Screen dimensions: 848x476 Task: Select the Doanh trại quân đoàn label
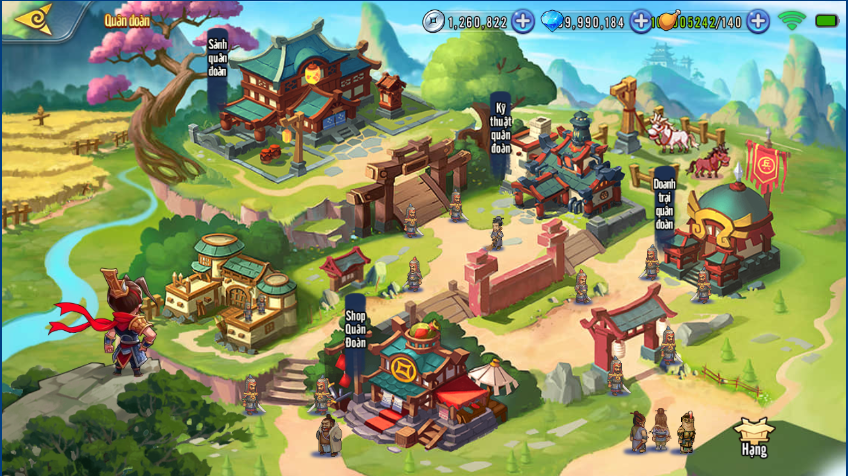click(664, 204)
